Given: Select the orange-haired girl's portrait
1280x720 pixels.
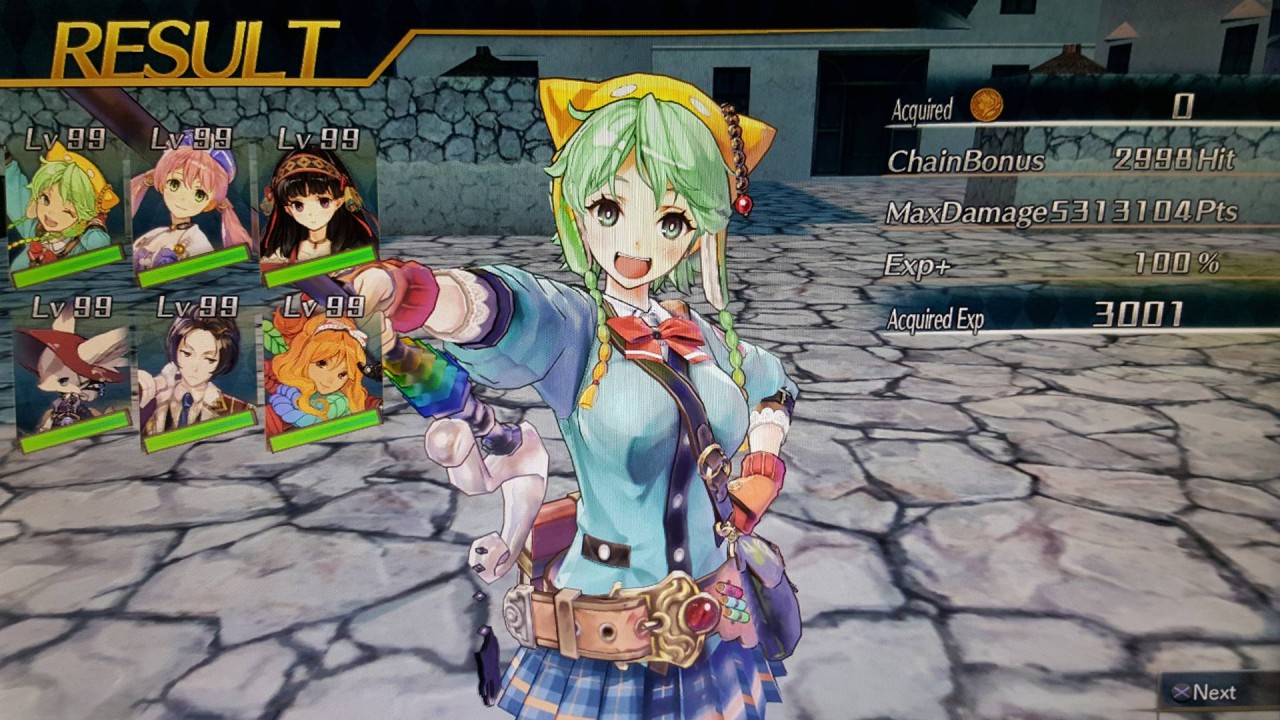Looking at the screenshot, I should click(322, 368).
